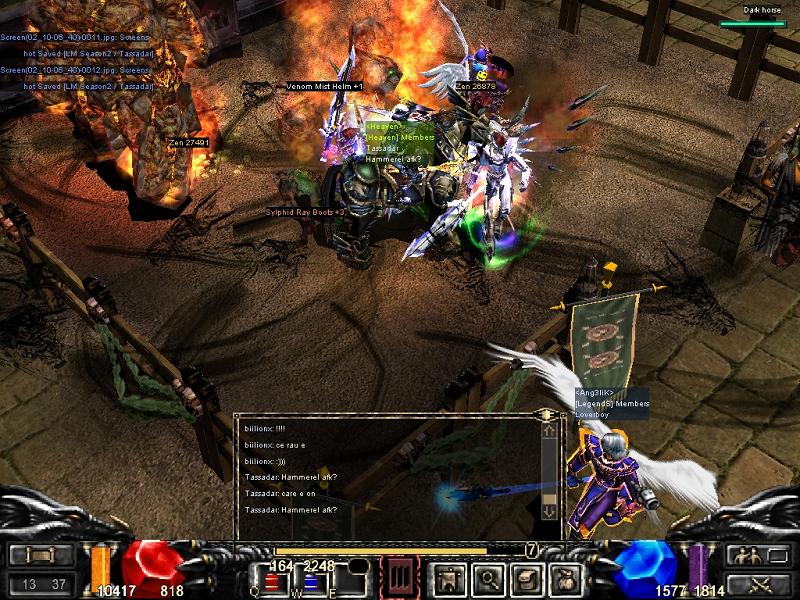Click the scroll icon button

(525, 578)
